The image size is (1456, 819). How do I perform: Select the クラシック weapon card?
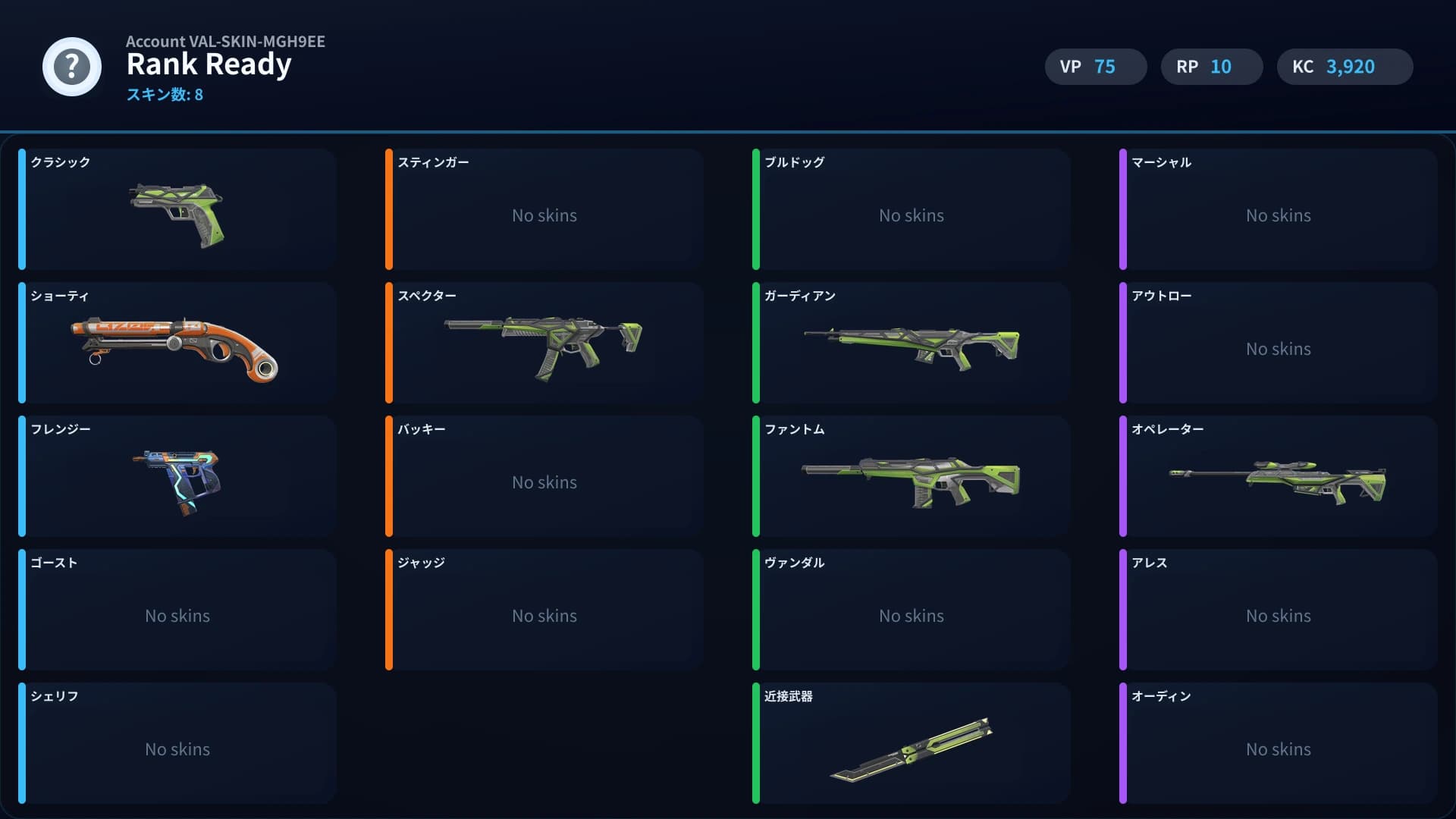178,210
